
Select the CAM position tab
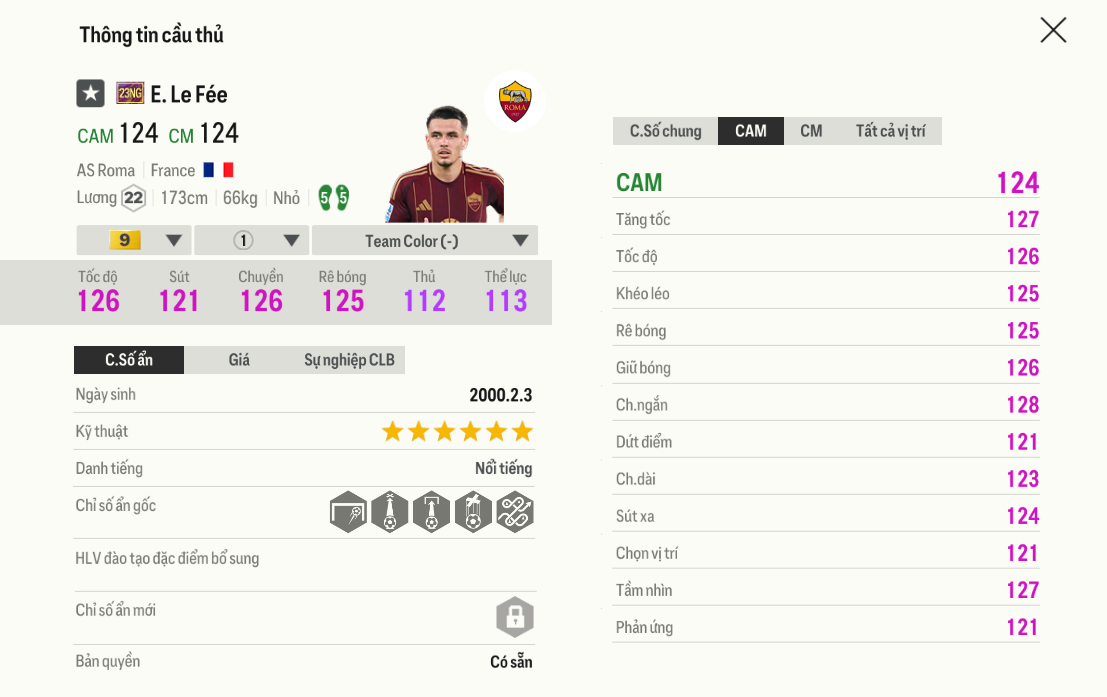pyautogui.click(x=751, y=131)
